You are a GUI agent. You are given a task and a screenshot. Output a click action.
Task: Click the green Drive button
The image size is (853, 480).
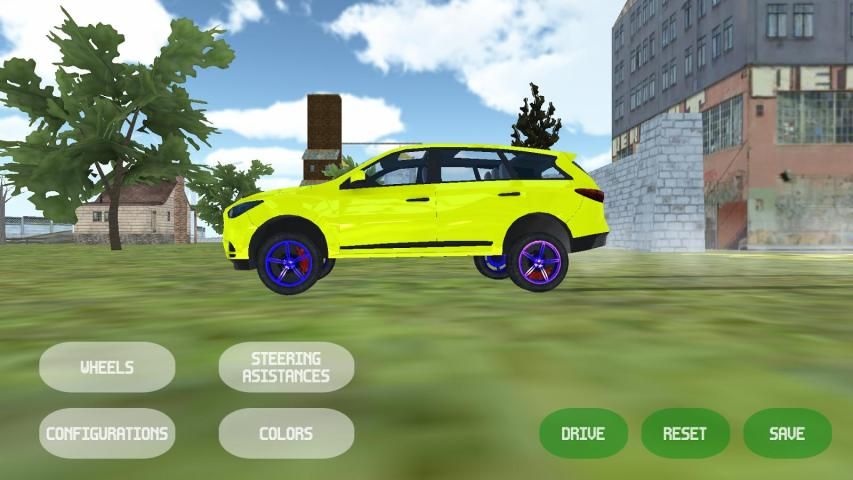583,433
